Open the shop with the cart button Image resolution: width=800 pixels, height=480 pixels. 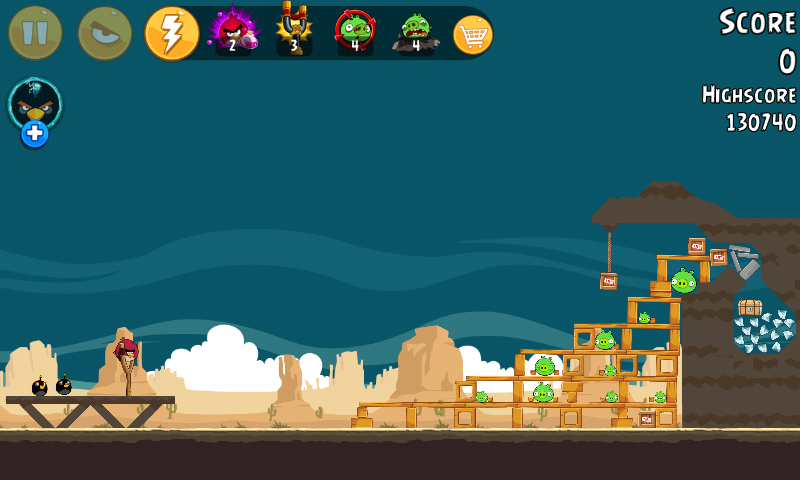pyautogui.click(x=473, y=34)
